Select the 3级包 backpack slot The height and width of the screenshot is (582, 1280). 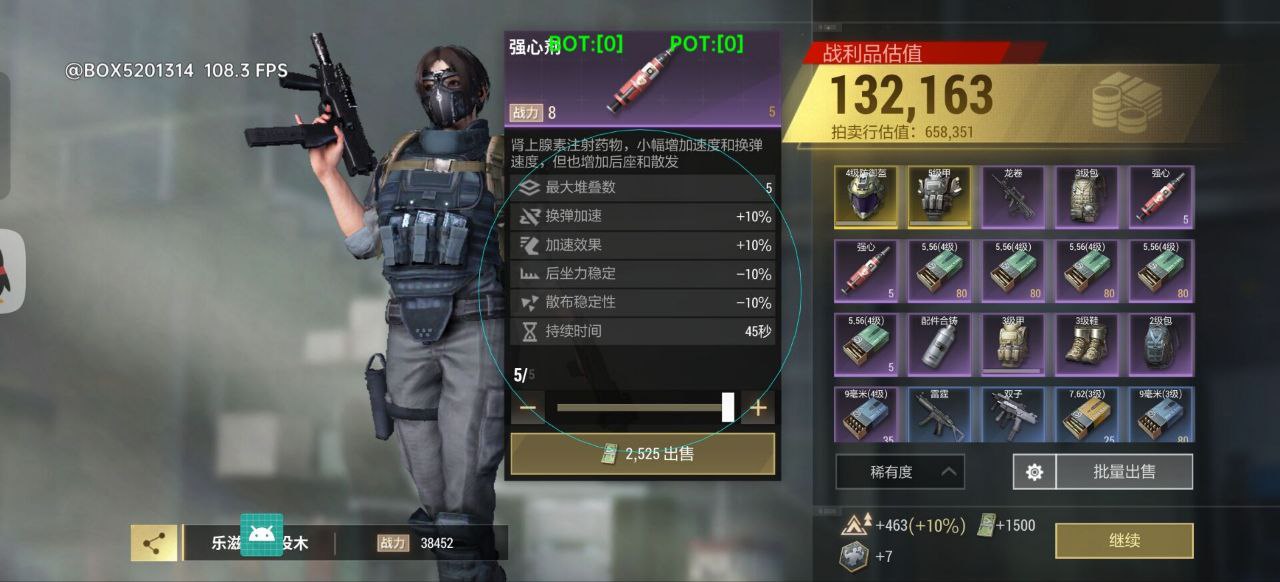1088,198
